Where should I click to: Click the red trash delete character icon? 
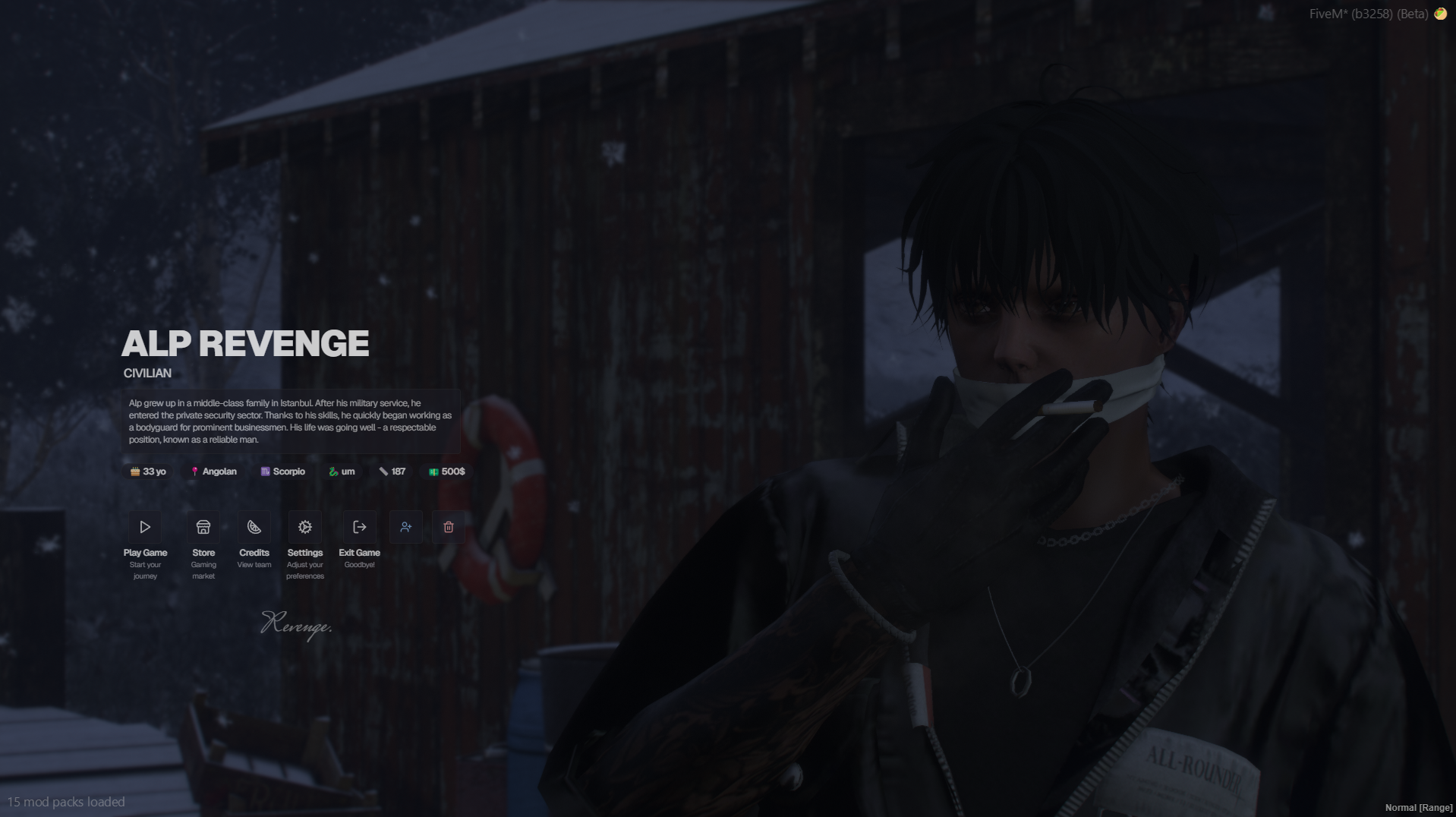(448, 527)
